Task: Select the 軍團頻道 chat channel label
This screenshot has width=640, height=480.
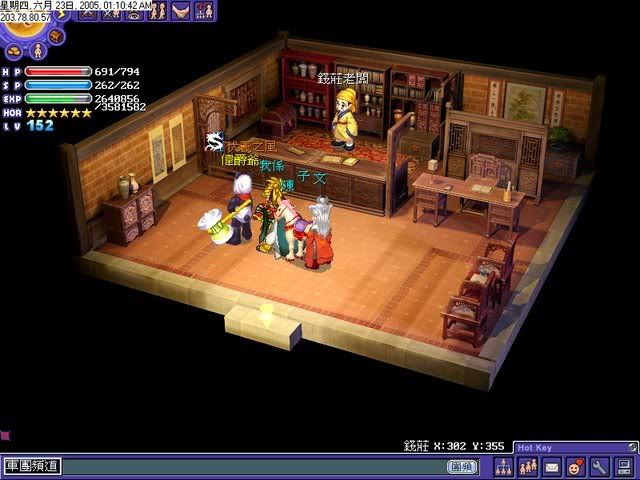Action: [31, 466]
